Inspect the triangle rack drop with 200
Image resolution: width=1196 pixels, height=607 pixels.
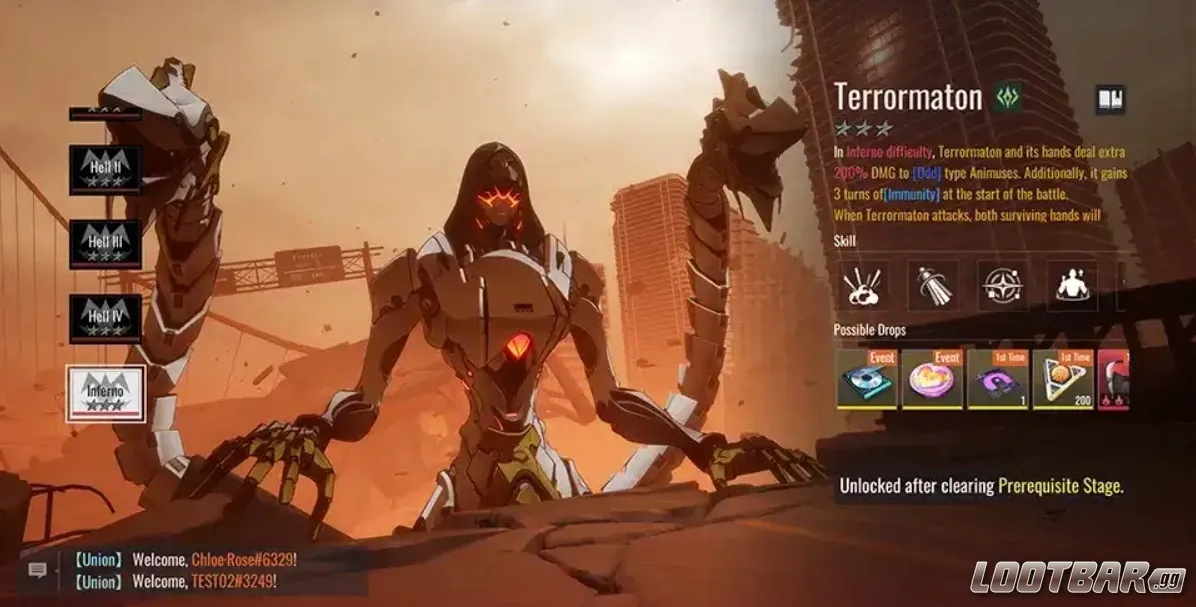[x=1062, y=379]
